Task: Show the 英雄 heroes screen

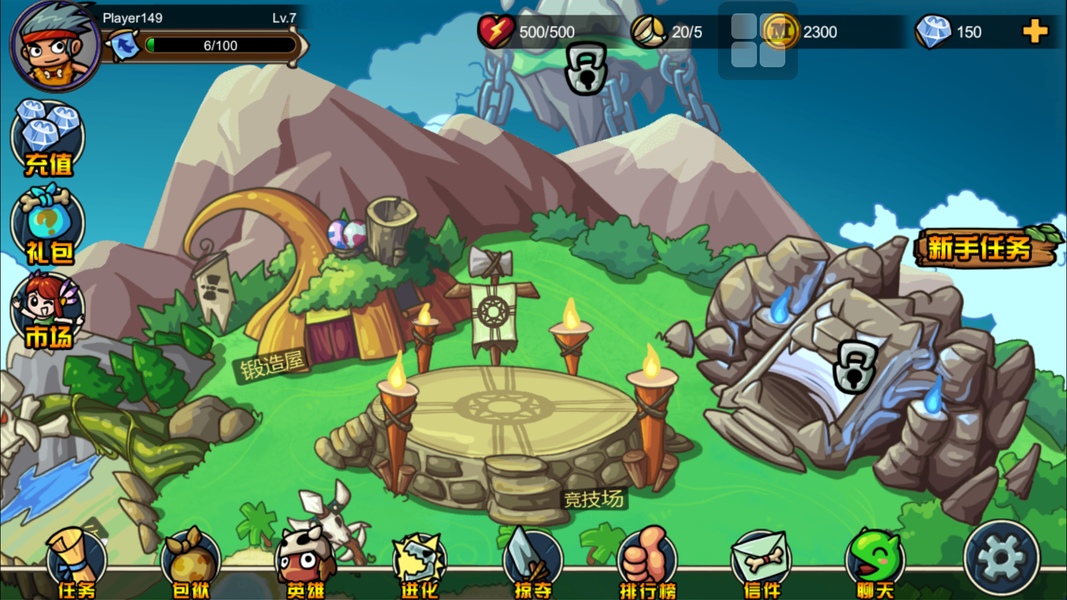Action: click(x=305, y=565)
